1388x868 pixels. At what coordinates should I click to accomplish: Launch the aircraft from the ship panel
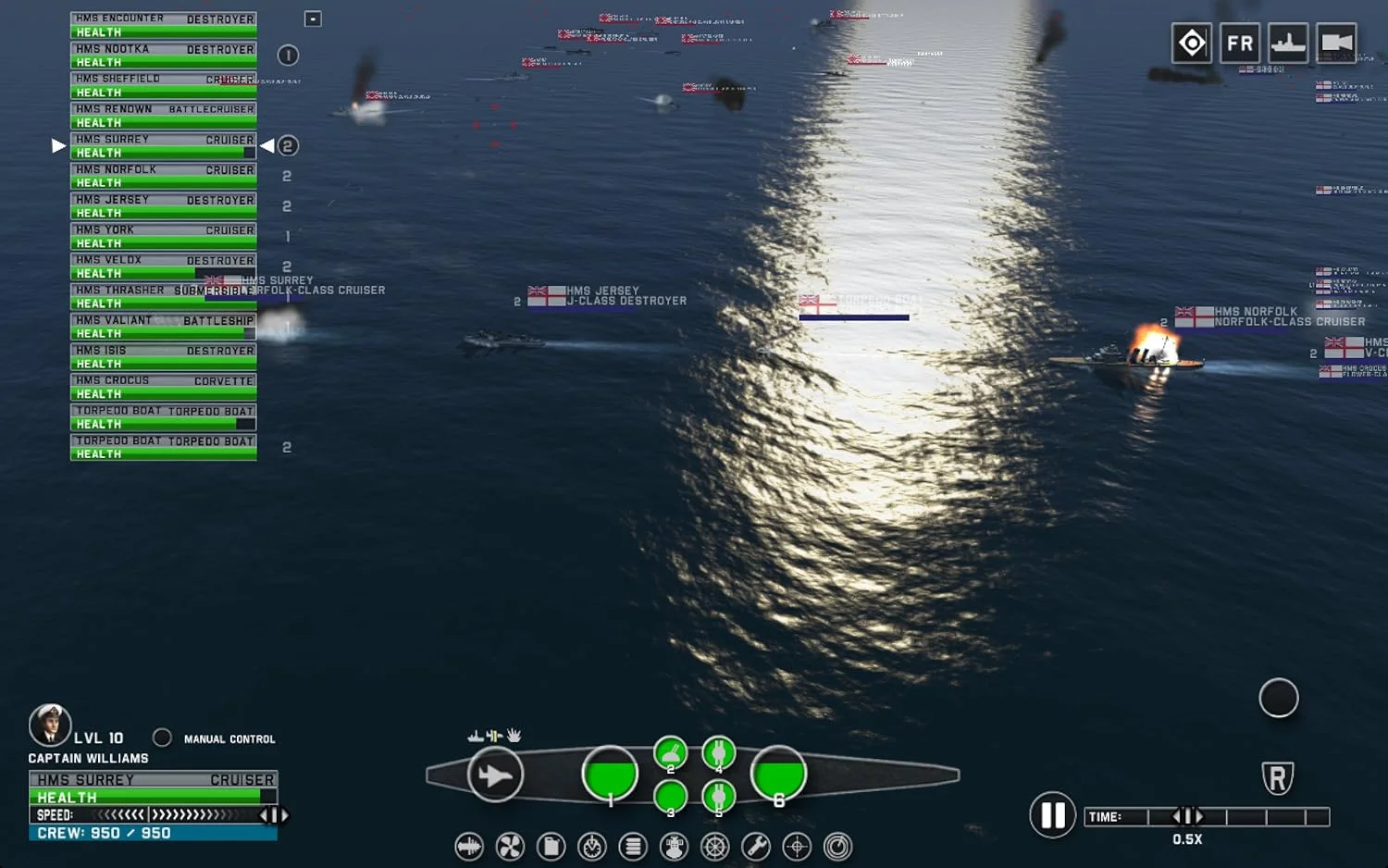click(x=495, y=775)
